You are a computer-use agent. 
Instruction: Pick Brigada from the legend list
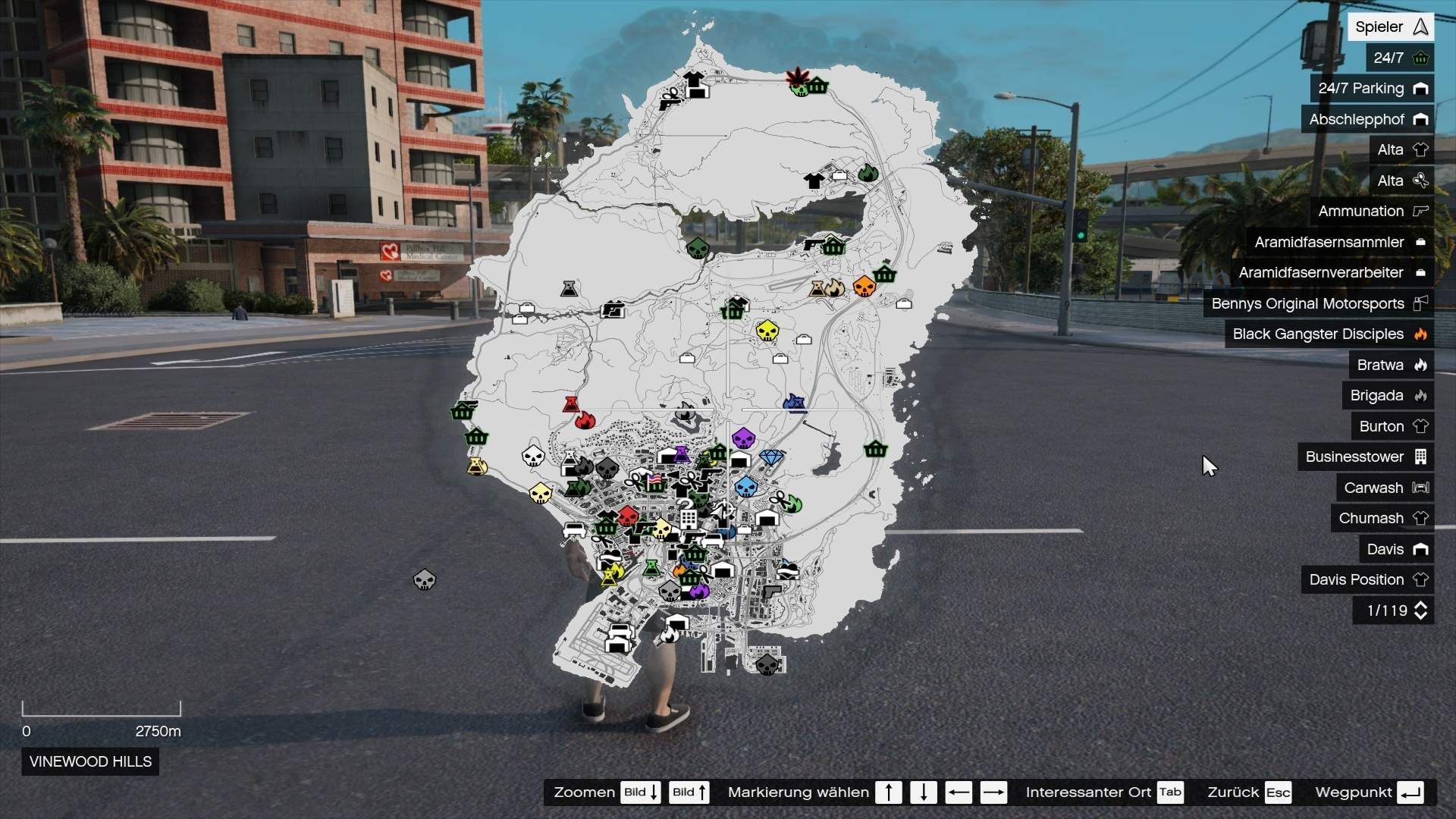click(1388, 396)
